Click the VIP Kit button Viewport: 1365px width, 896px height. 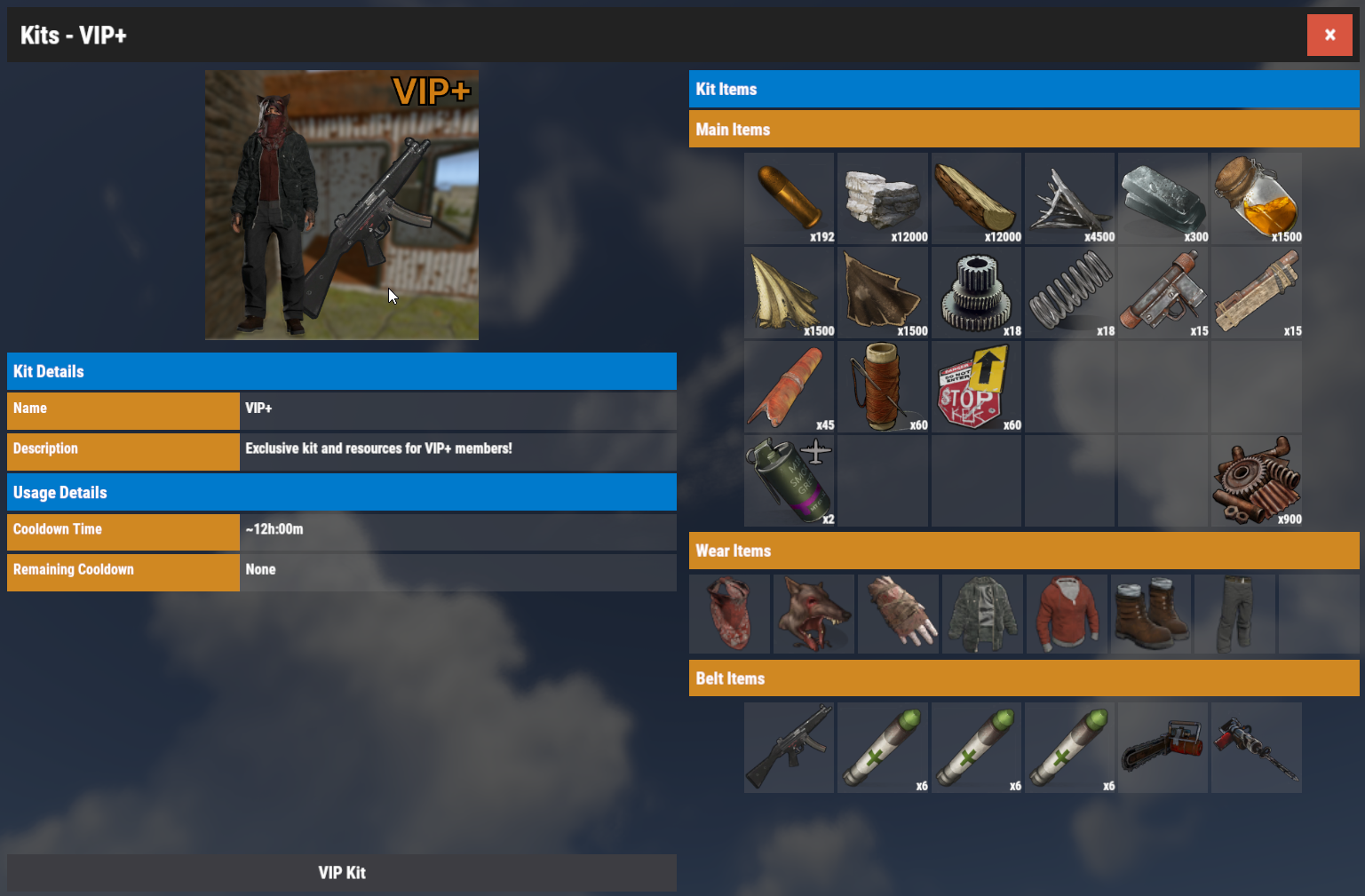click(x=342, y=872)
